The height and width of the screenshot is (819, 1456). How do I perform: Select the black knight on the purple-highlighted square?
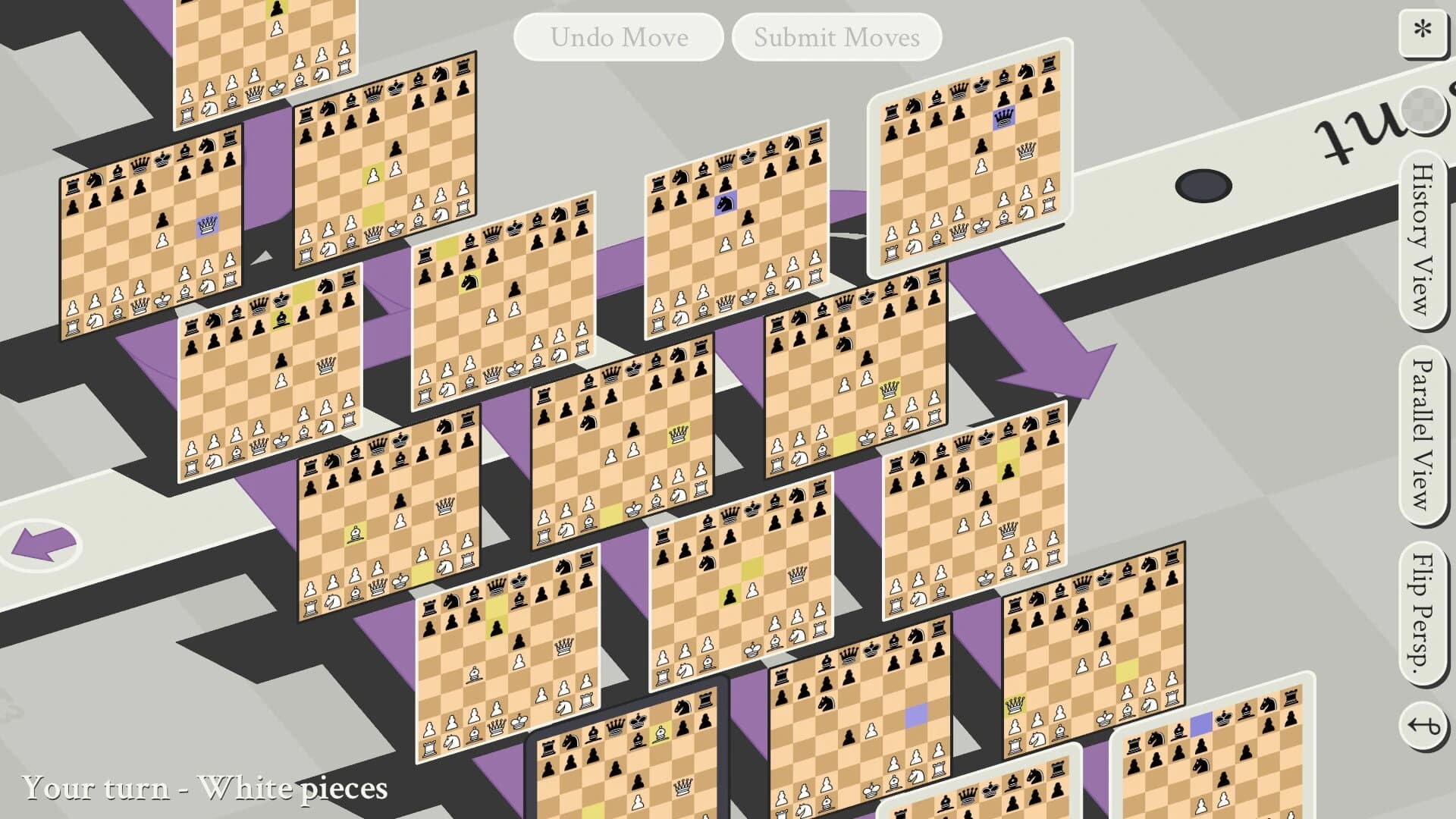[x=725, y=202]
